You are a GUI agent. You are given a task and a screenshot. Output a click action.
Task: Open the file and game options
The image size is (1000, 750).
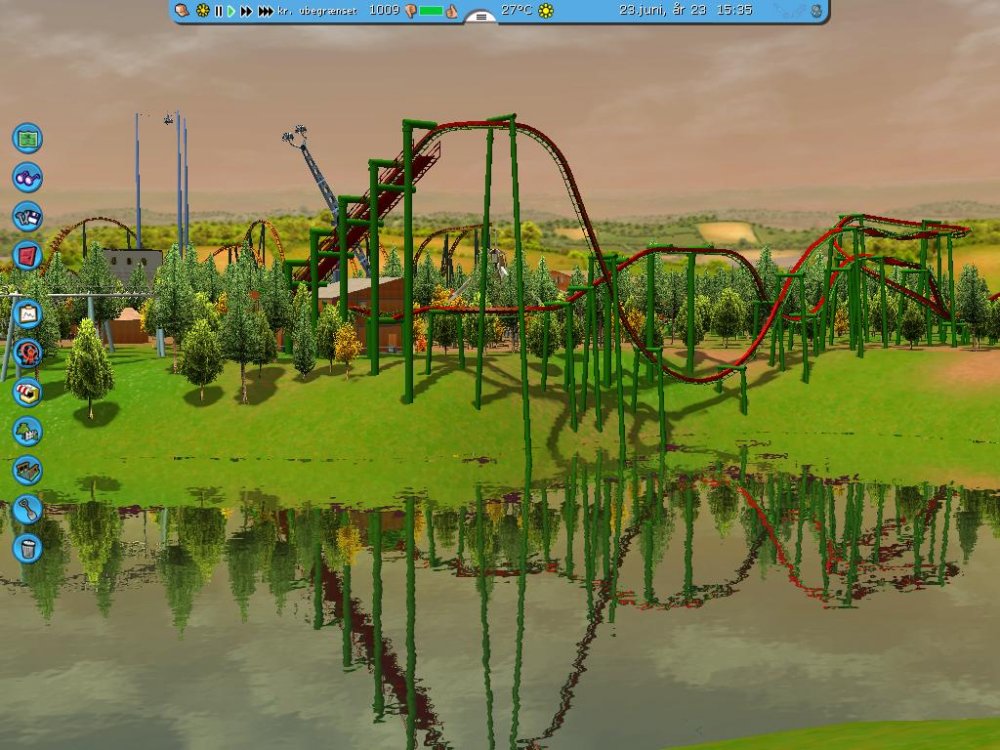[27, 216]
